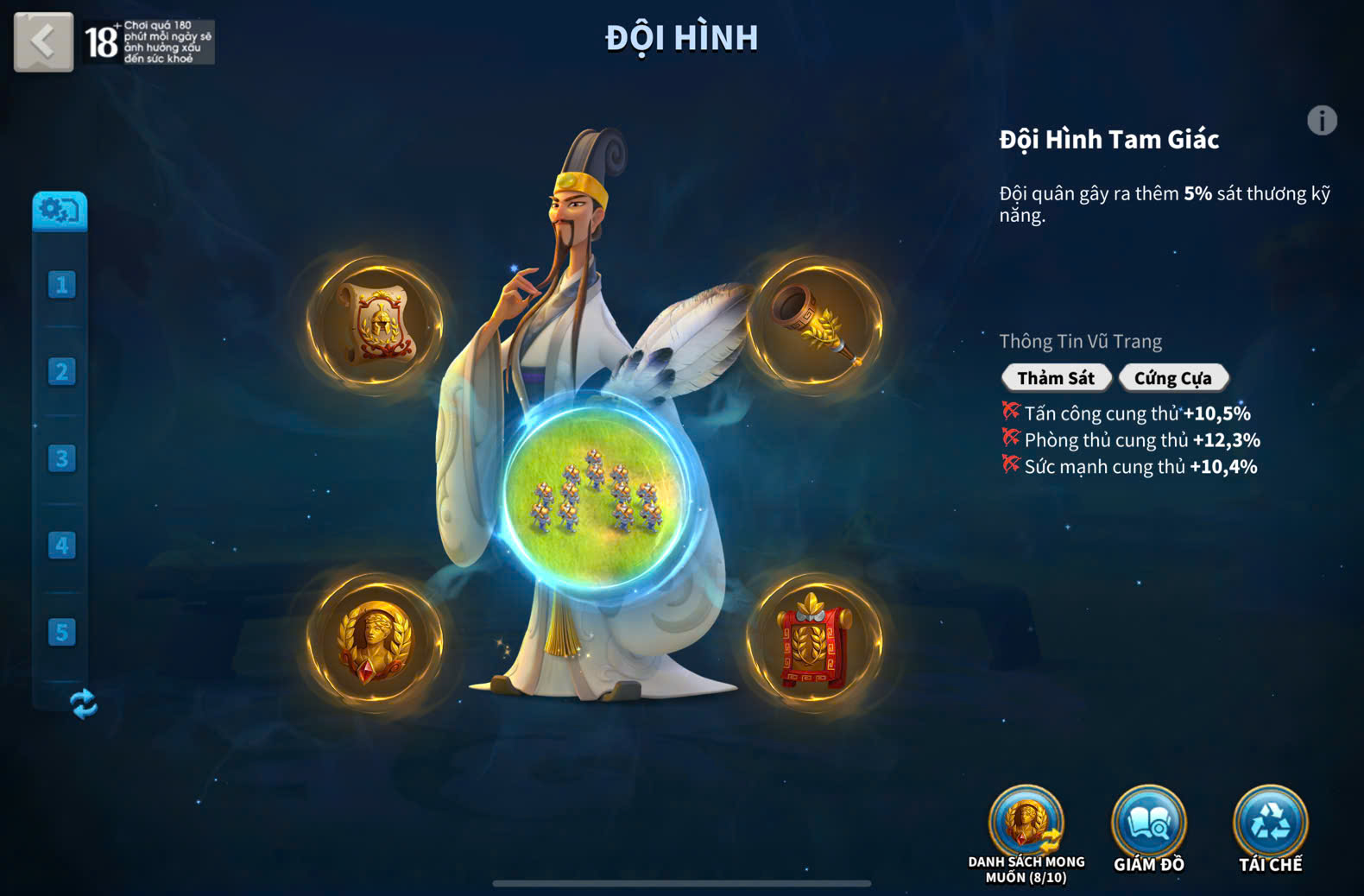Go back using the arrow button
Image resolution: width=1364 pixels, height=896 pixels.
(43, 41)
